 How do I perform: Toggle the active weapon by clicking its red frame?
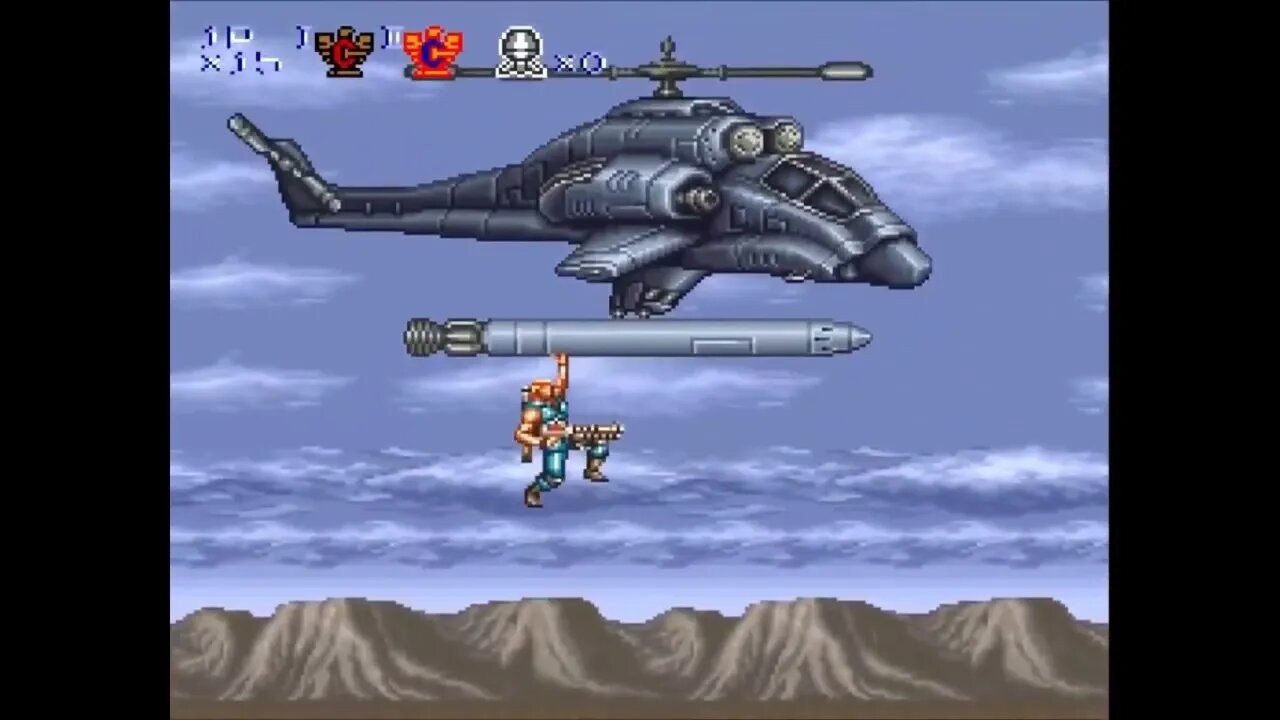[x=432, y=52]
